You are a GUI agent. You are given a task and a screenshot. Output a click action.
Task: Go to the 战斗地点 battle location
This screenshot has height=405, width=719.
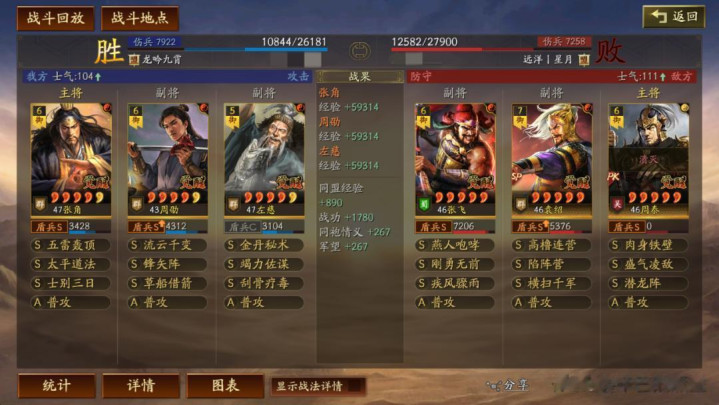click(139, 18)
